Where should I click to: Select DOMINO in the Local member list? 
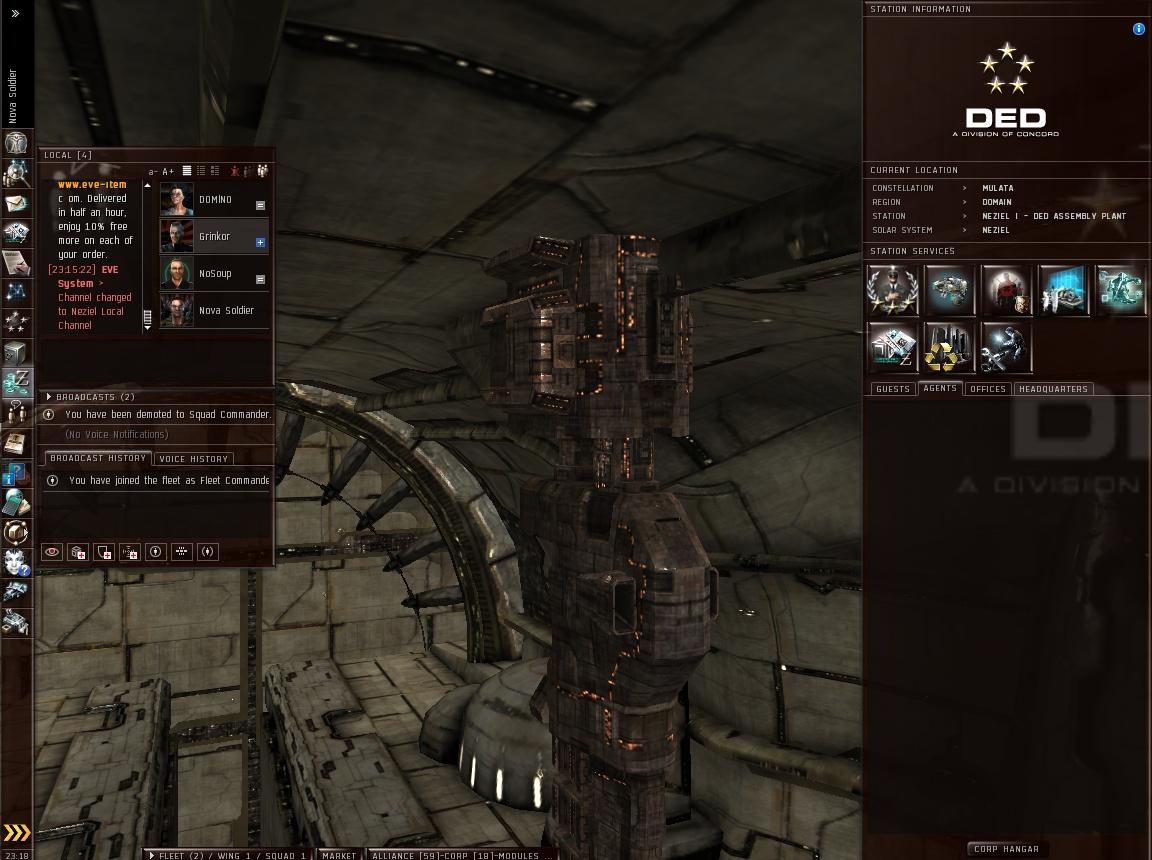pos(214,200)
